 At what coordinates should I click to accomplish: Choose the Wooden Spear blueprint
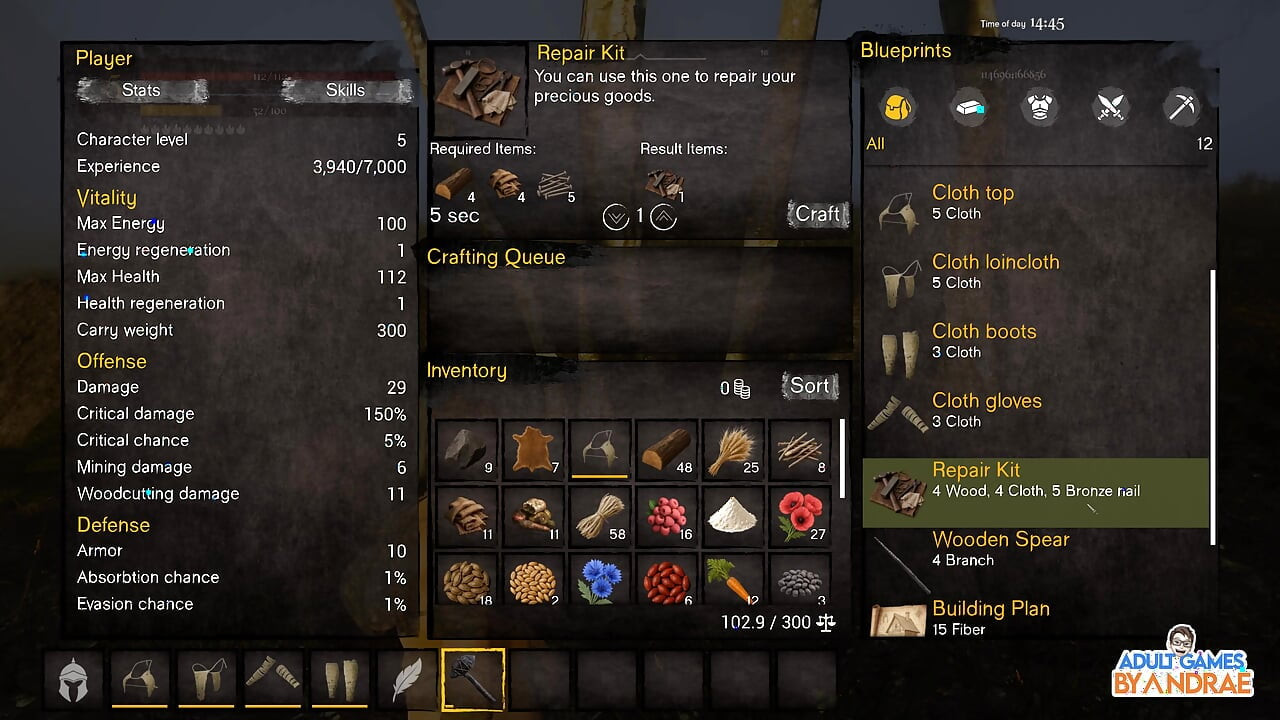click(x=1035, y=548)
